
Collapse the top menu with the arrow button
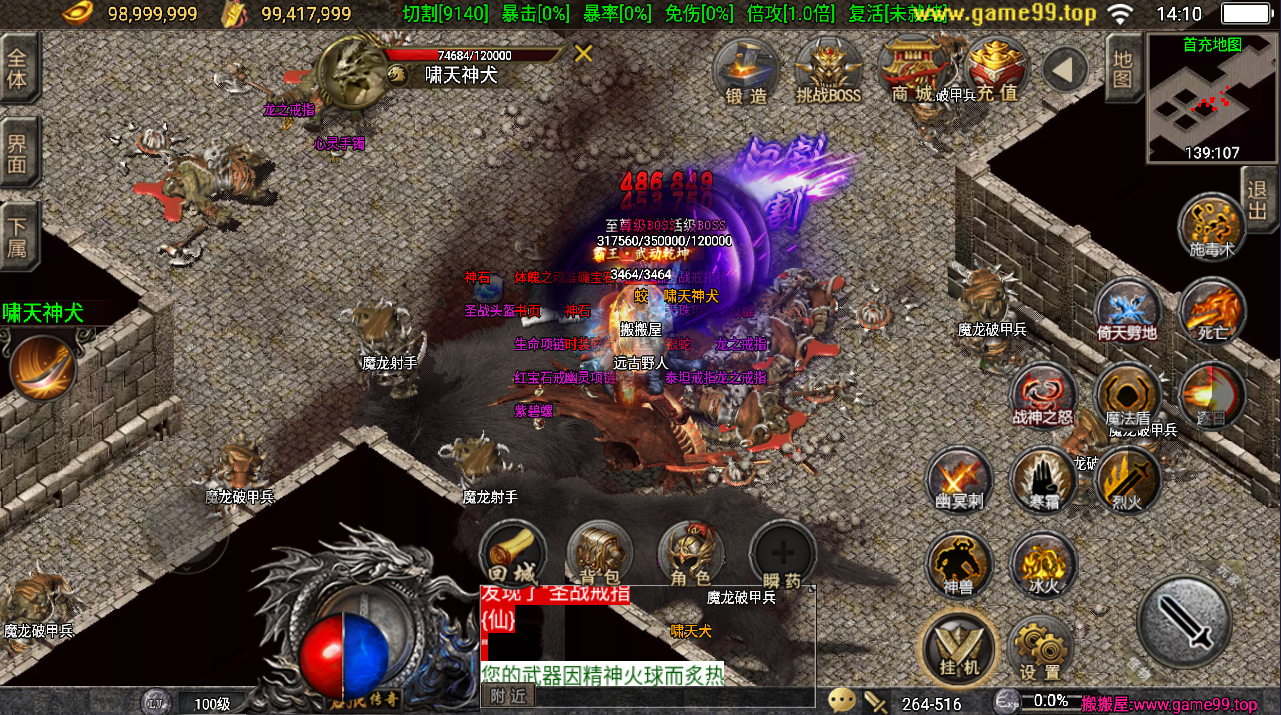(x=1065, y=69)
